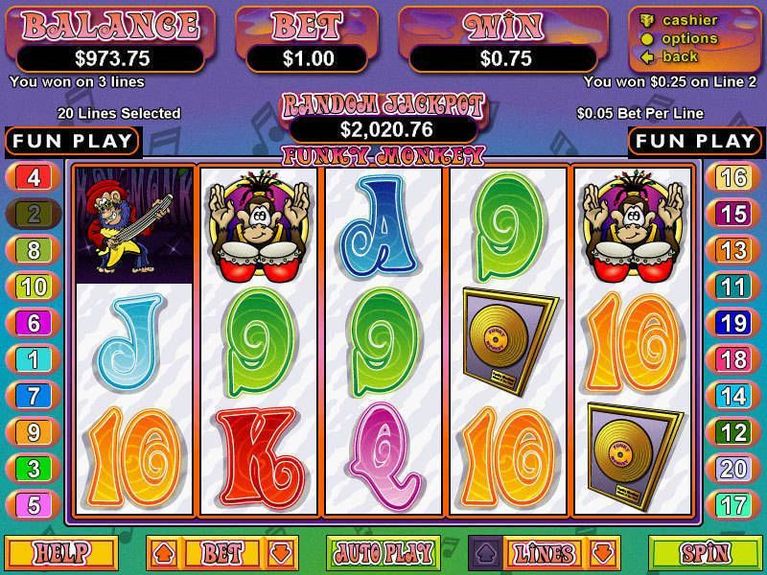Open the Help screen
This screenshot has height=575, width=767.
click(x=61, y=552)
